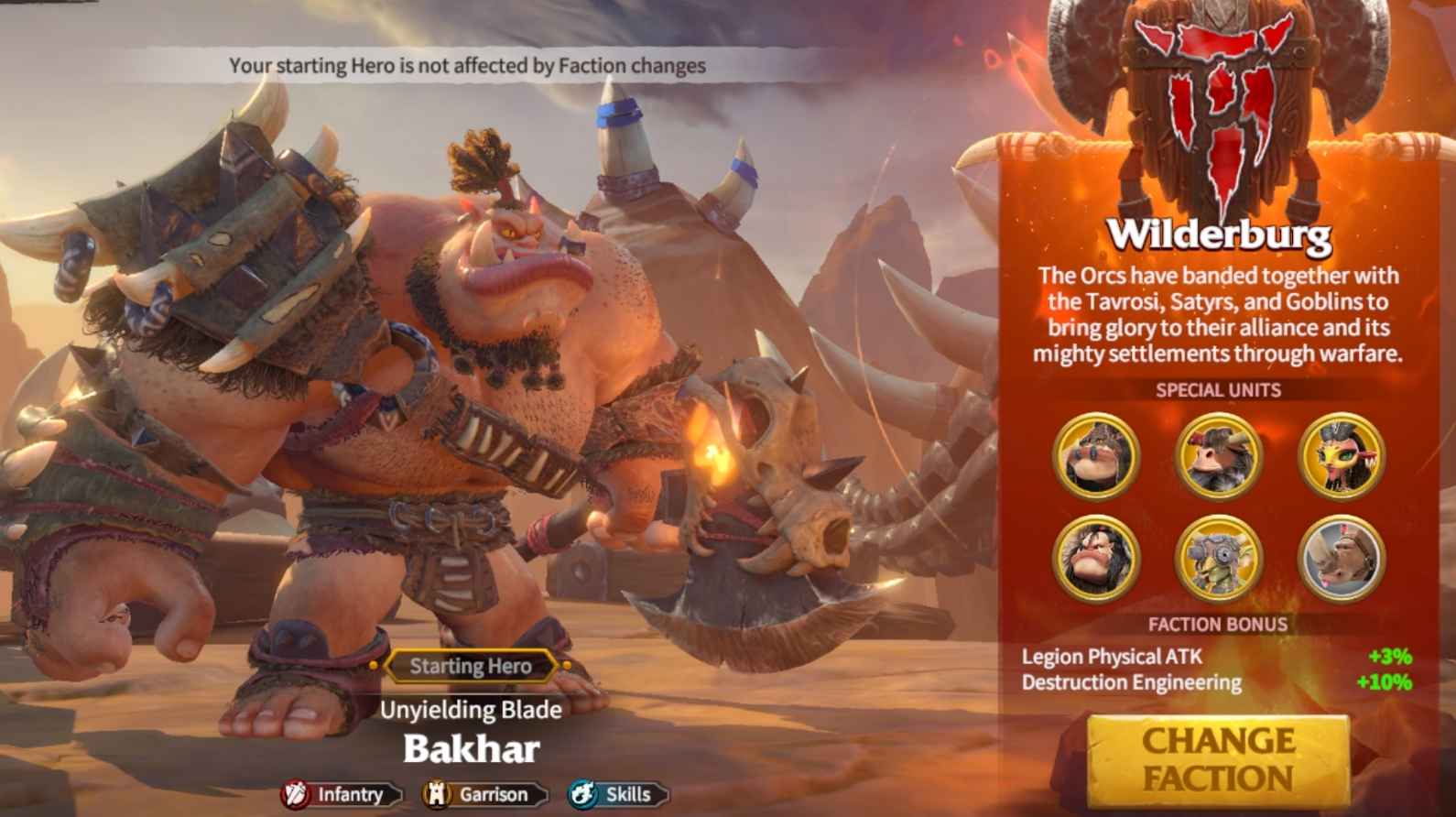Open the Garrison talent tag
This screenshot has width=1456, height=817.
pyautogui.click(x=484, y=794)
